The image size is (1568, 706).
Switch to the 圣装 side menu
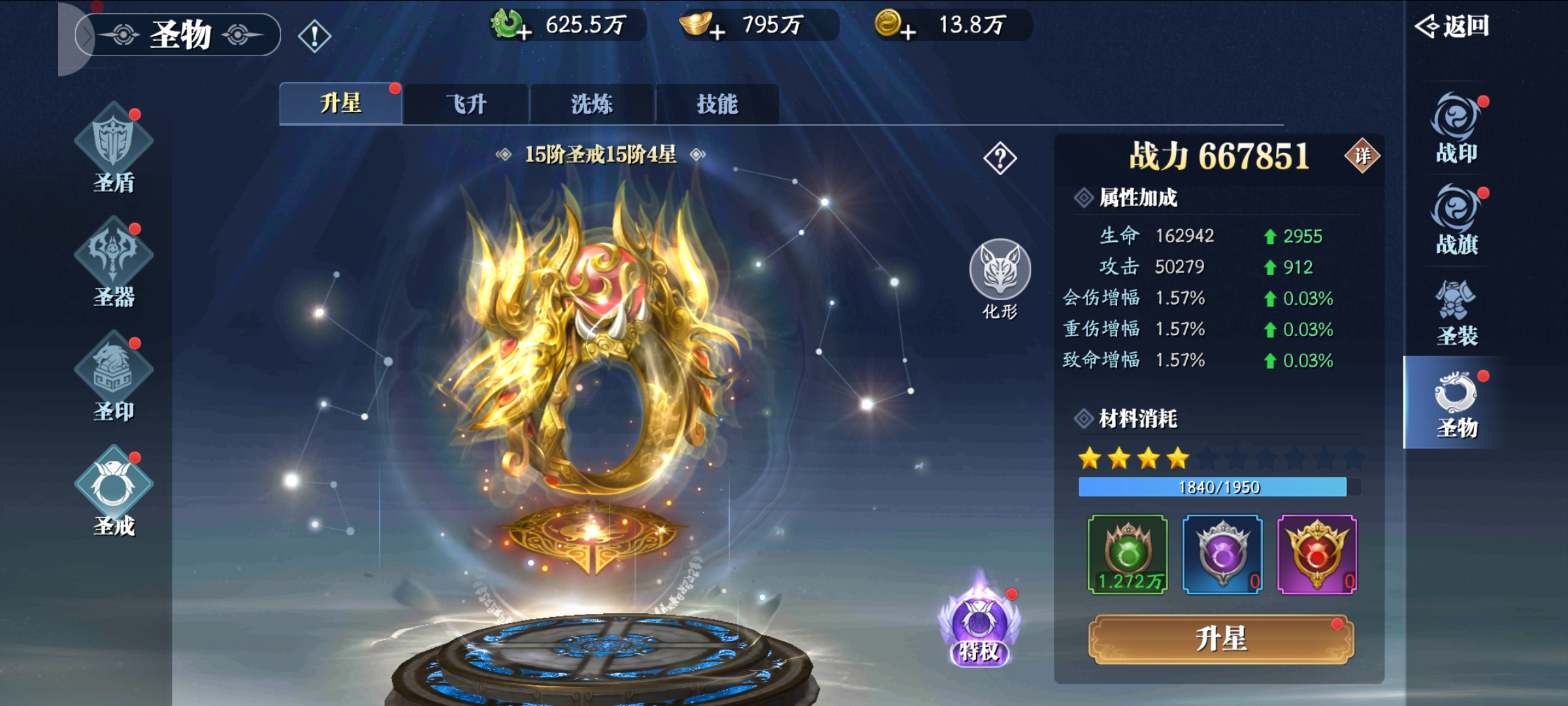point(1457,312)
